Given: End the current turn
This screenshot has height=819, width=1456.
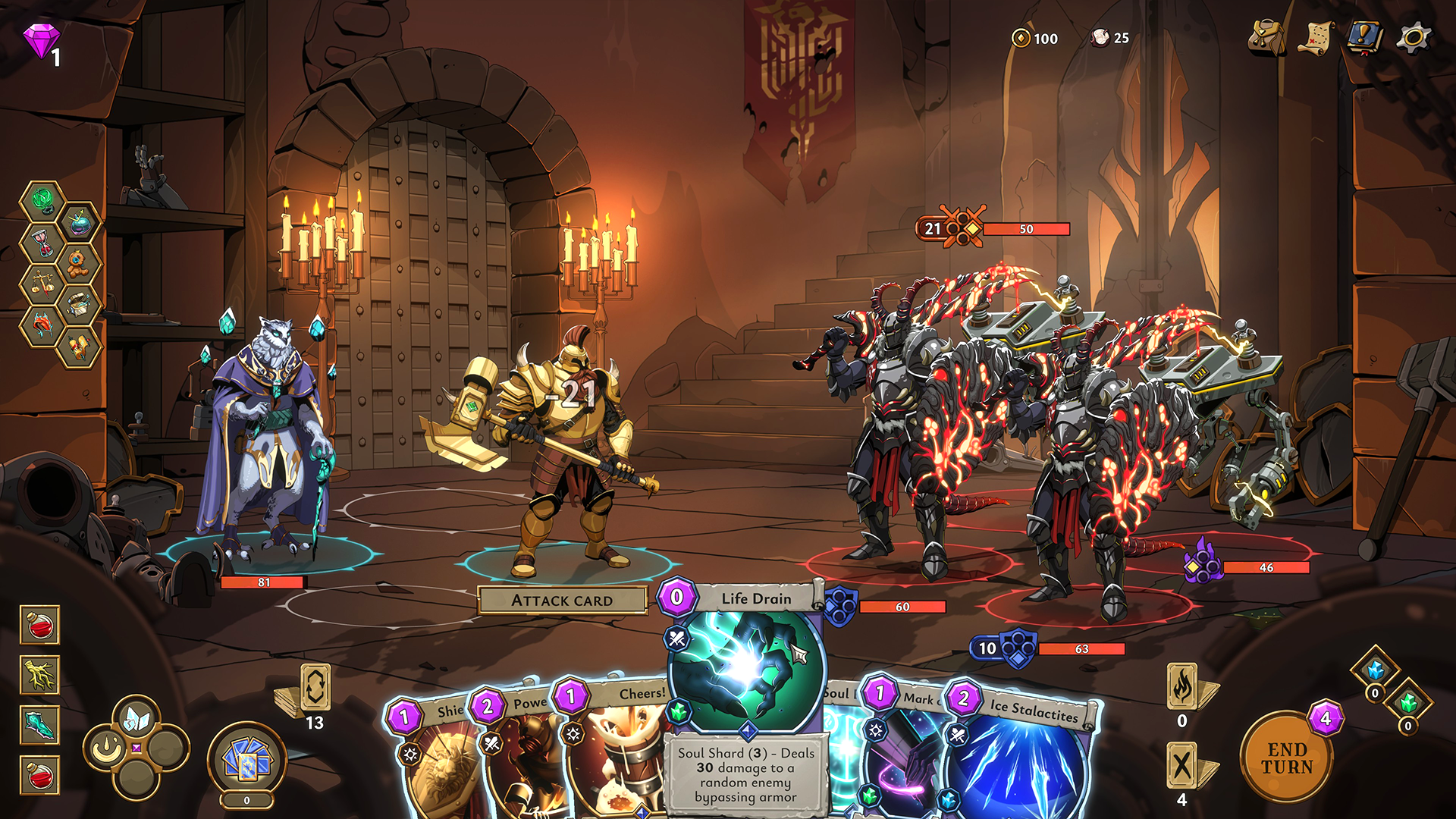Looking at the screenshot, I should click(1286, 758).
